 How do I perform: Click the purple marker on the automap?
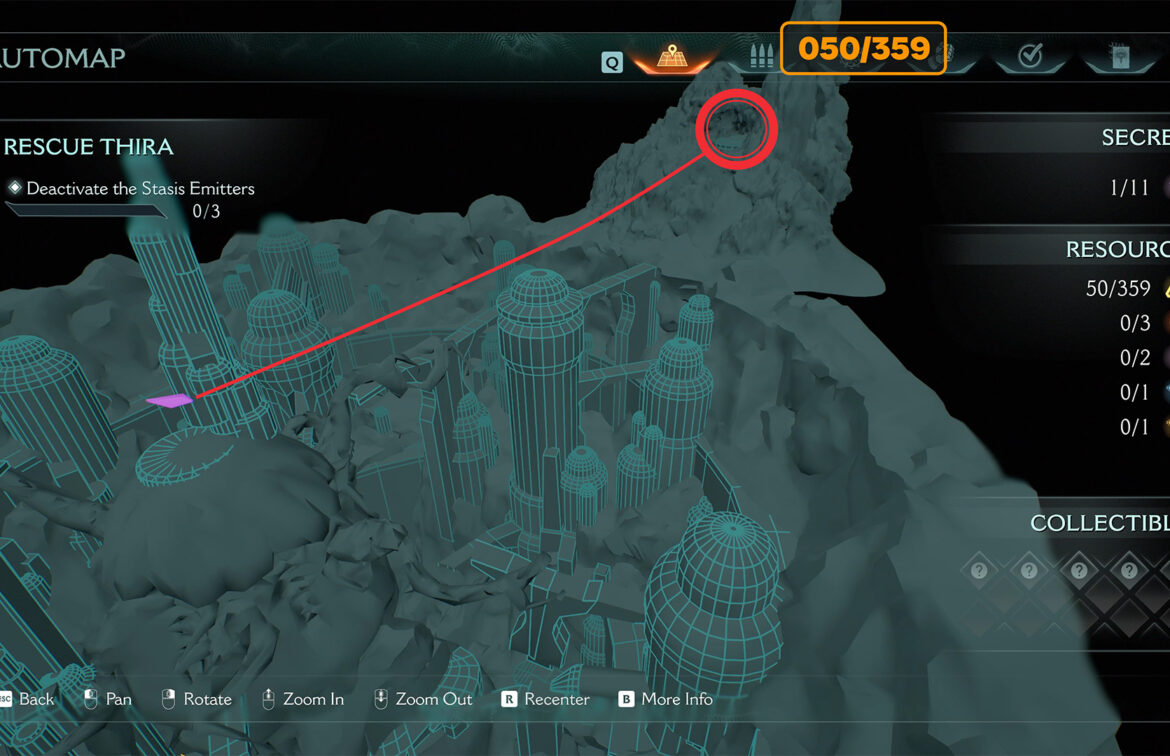click(169, 401)
